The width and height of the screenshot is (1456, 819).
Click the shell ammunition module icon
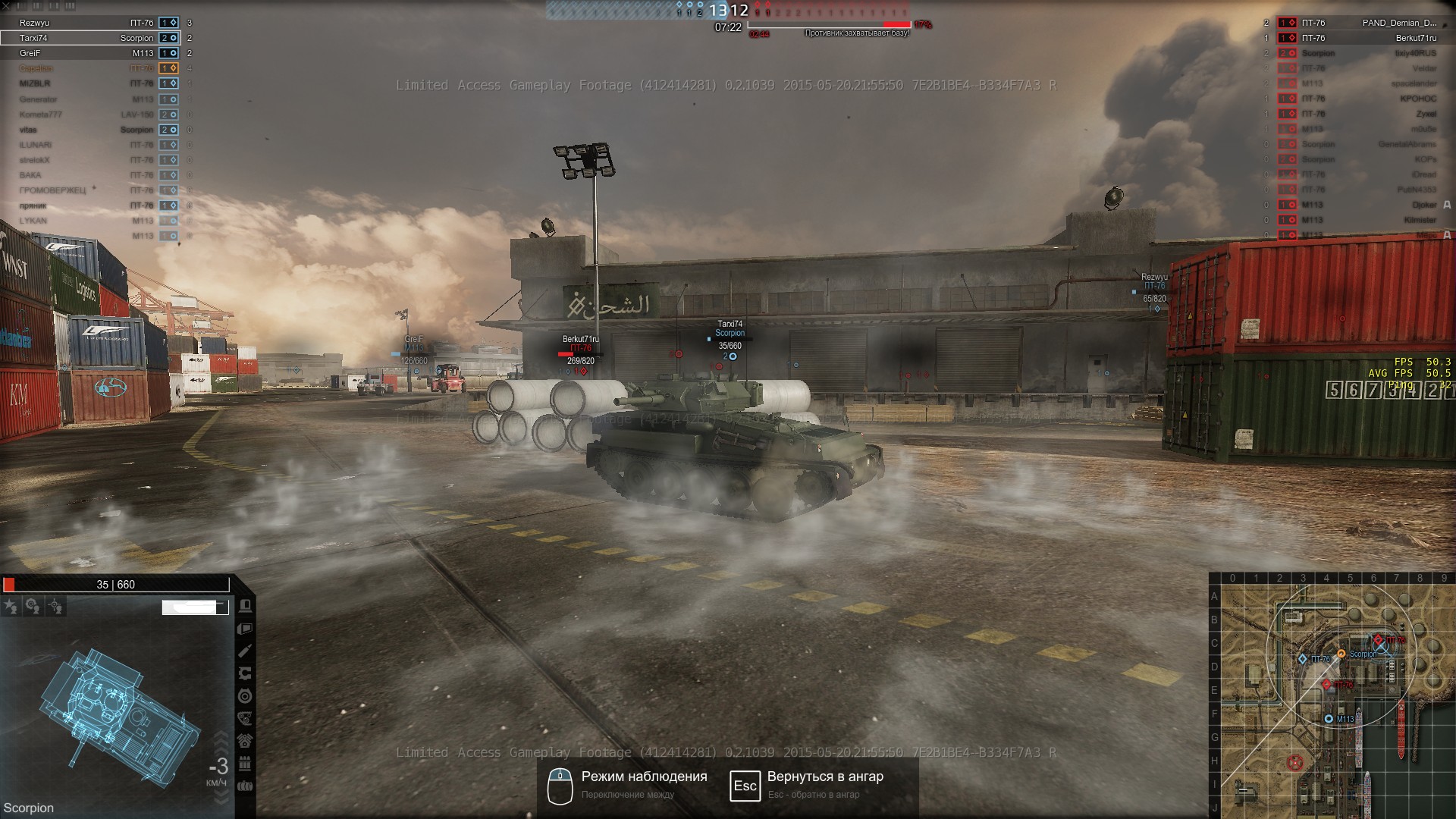pos(245,651)
